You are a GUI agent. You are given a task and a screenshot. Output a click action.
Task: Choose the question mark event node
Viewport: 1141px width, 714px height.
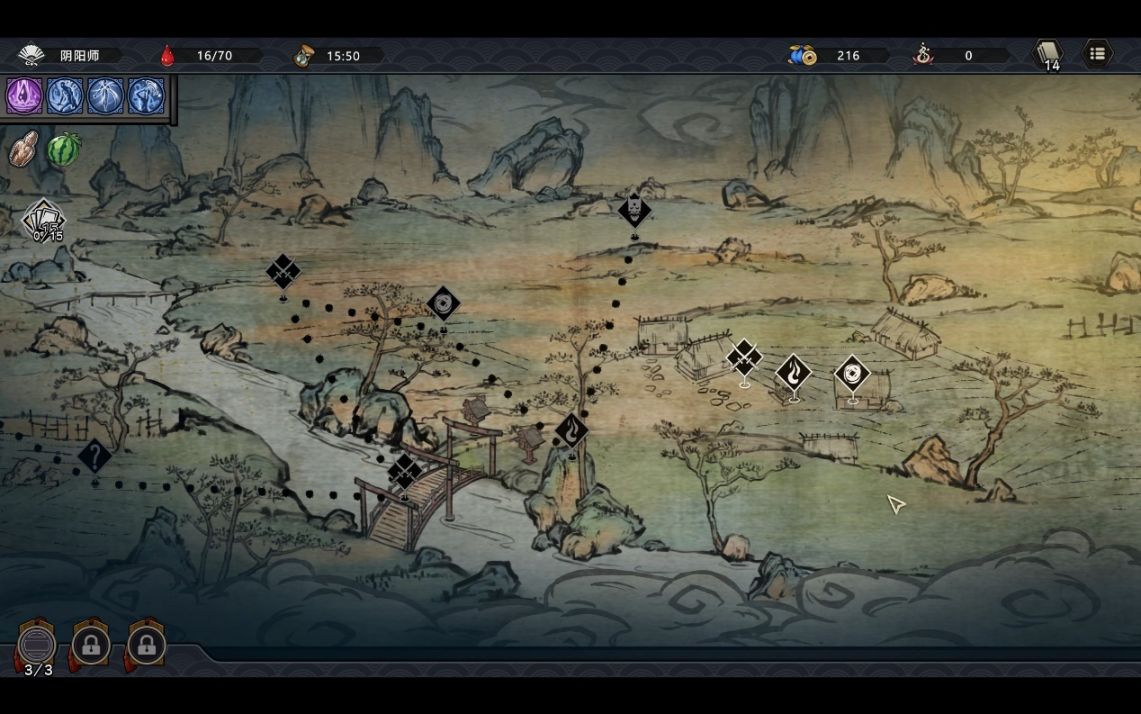(95, 458)
